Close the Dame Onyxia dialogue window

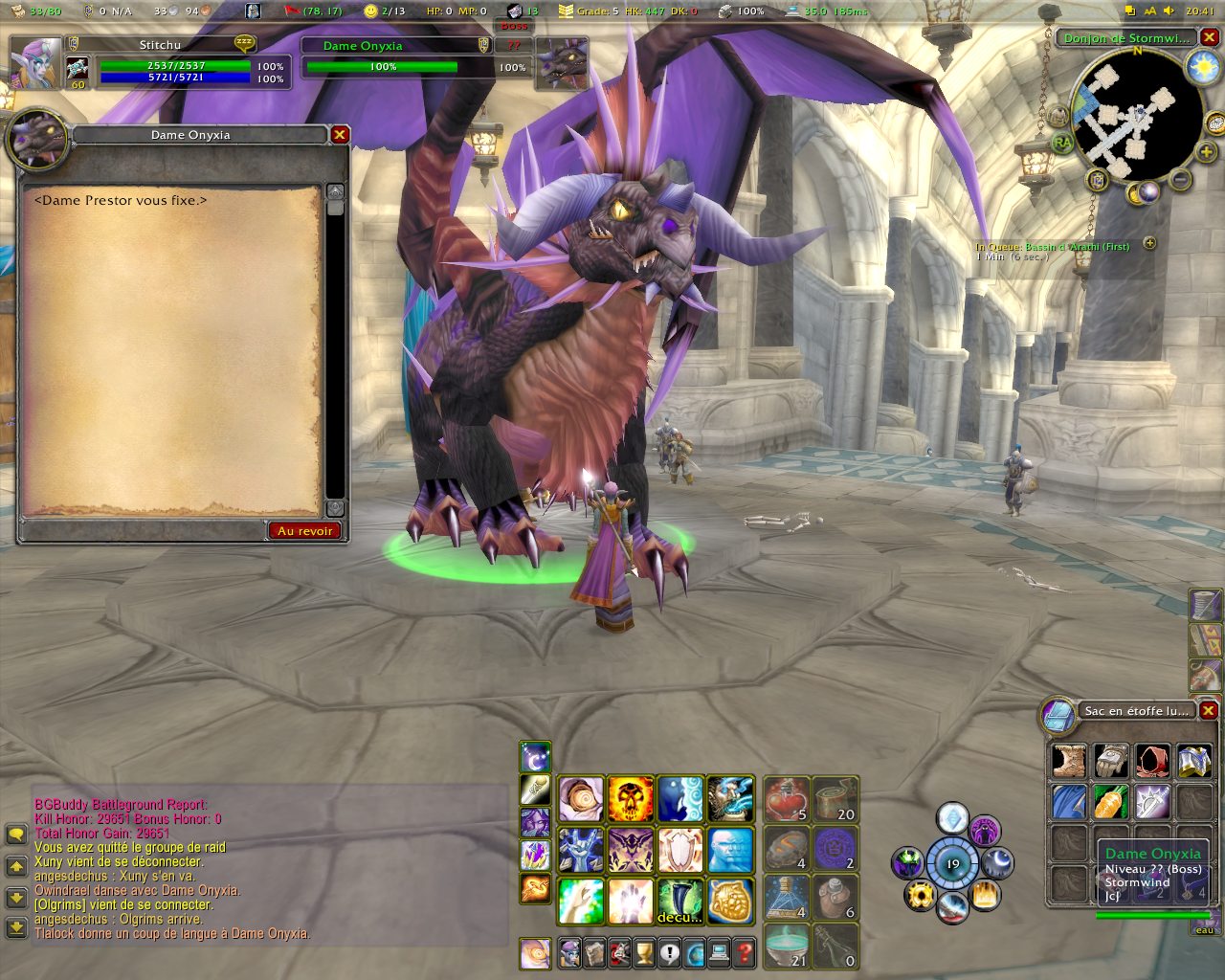click(339, 135)
